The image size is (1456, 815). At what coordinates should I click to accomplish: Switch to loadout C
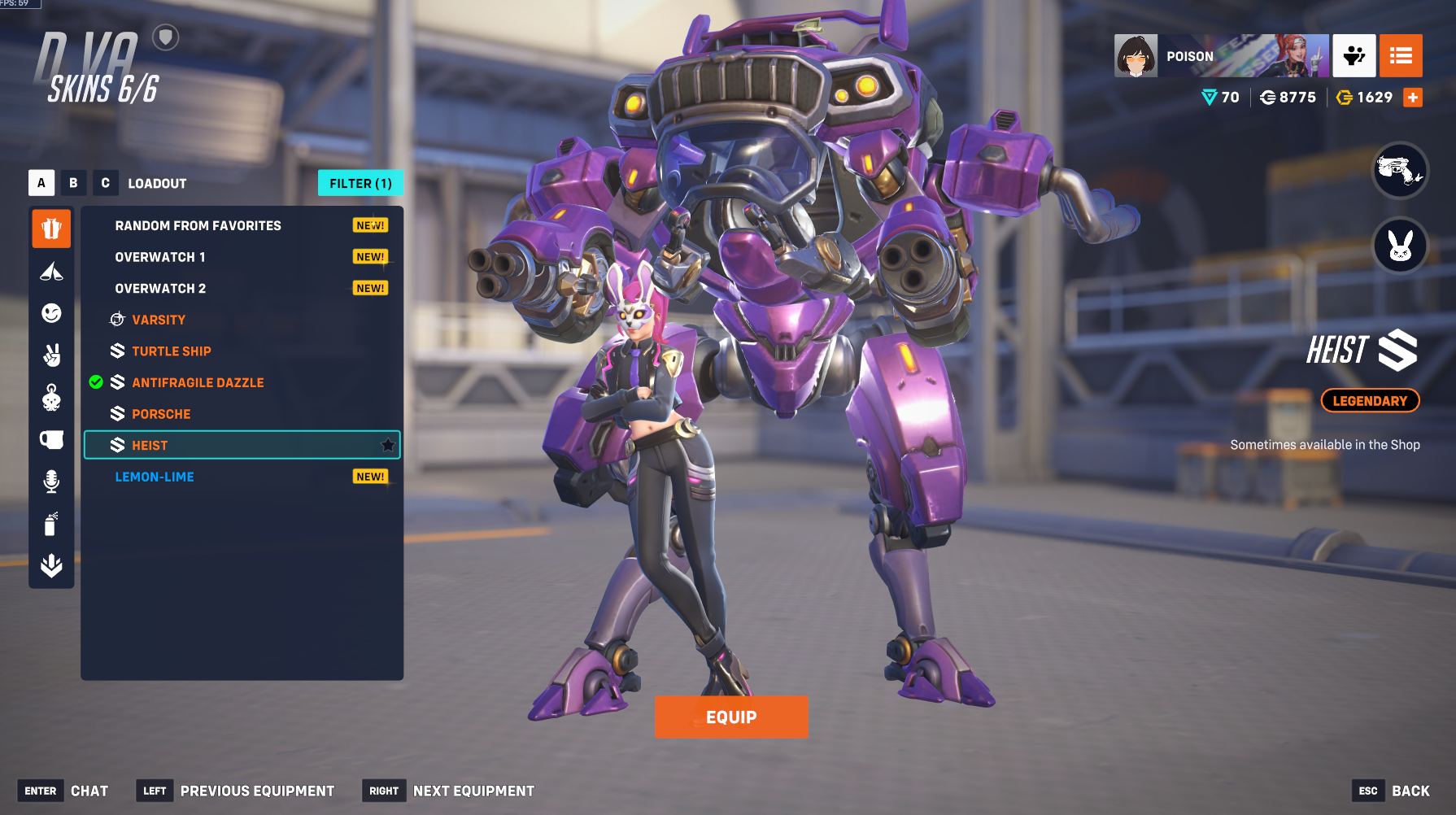pyautogui.click(x=105, y=183)
